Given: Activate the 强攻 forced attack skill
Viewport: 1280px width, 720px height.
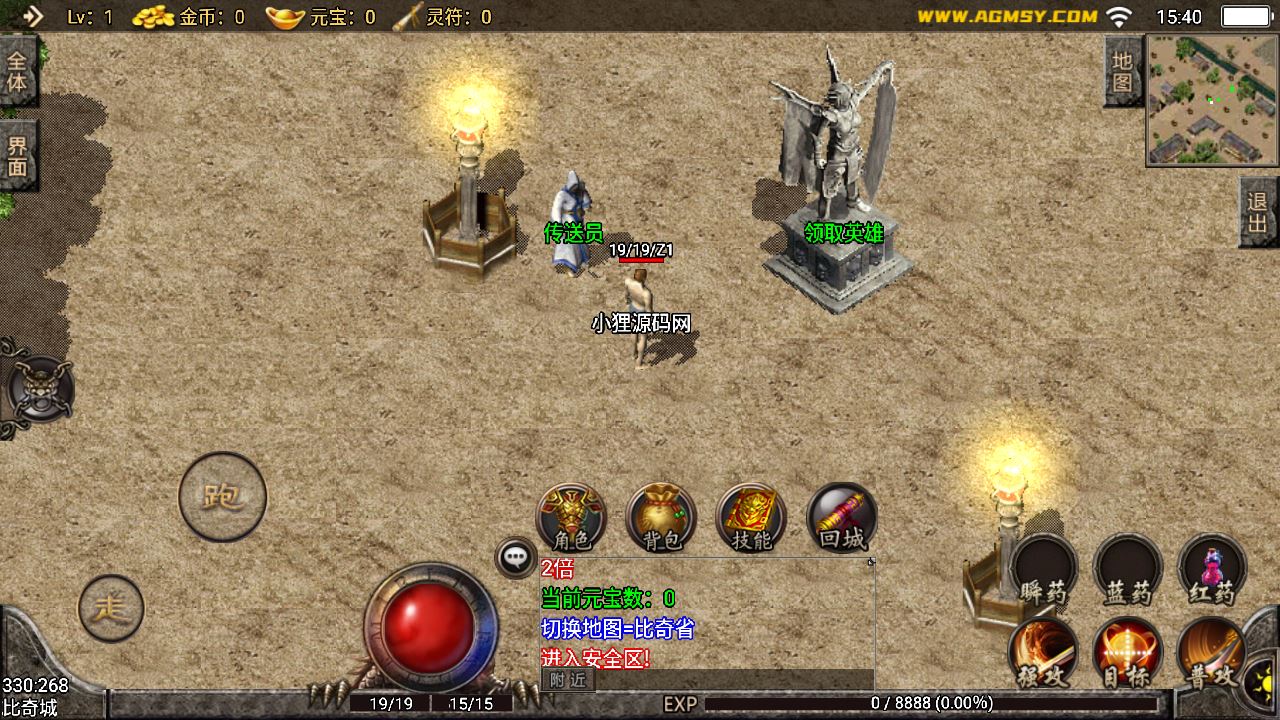Looking at the screenshot, I should click(1044, 652).
